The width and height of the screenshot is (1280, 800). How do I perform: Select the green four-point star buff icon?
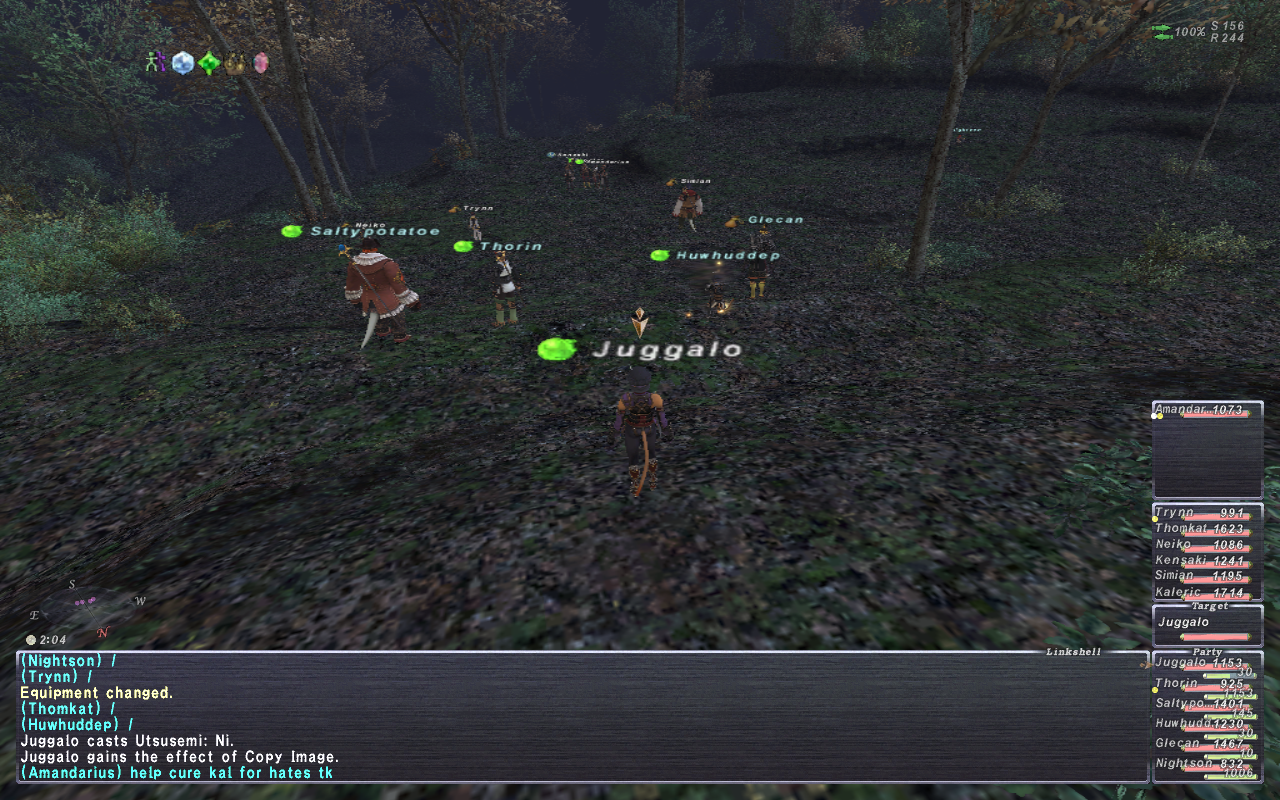tap(208, 64)
